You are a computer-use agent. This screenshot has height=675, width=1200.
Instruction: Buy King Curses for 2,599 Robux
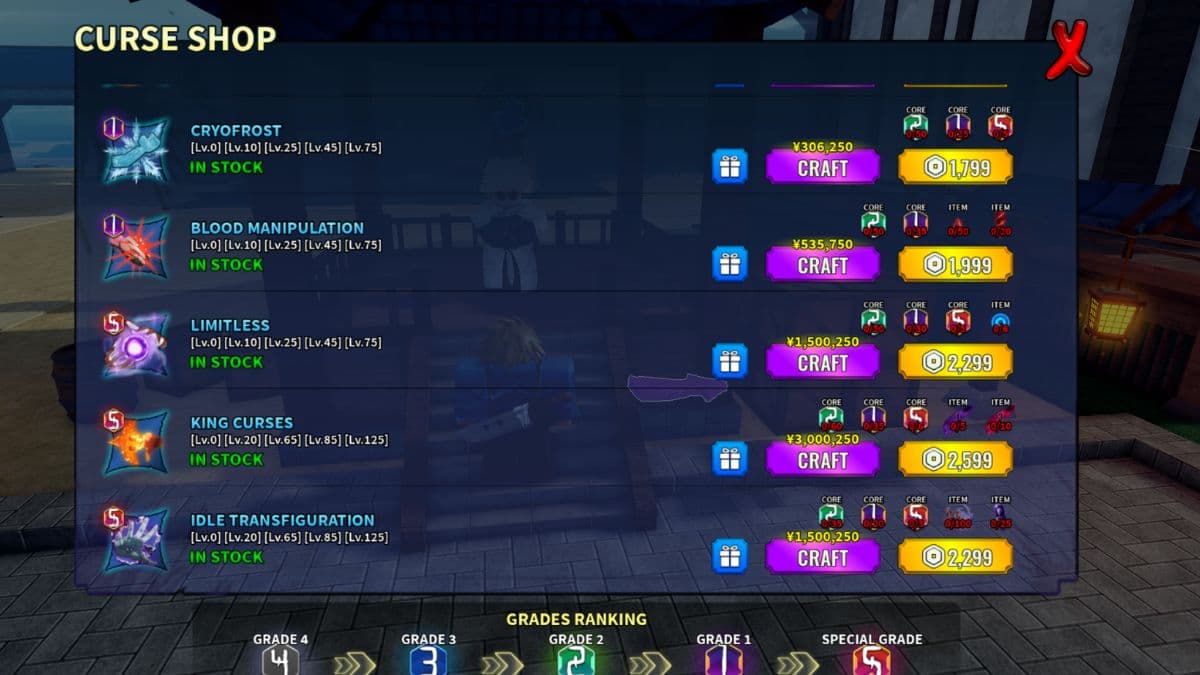click(955, 460)
